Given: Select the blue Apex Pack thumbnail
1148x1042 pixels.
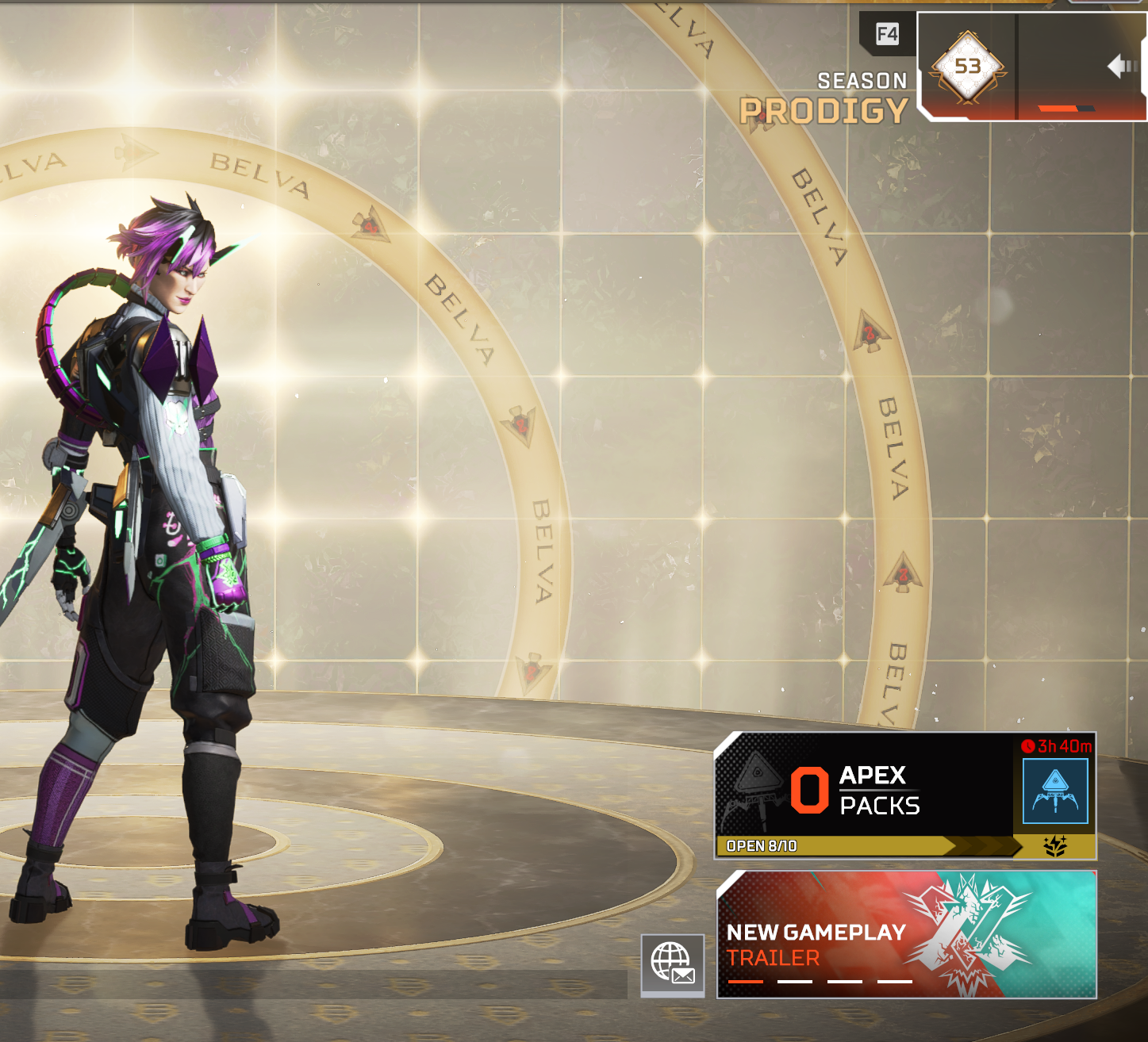Looking at the screenshot, I should [x=1055, y=791].
